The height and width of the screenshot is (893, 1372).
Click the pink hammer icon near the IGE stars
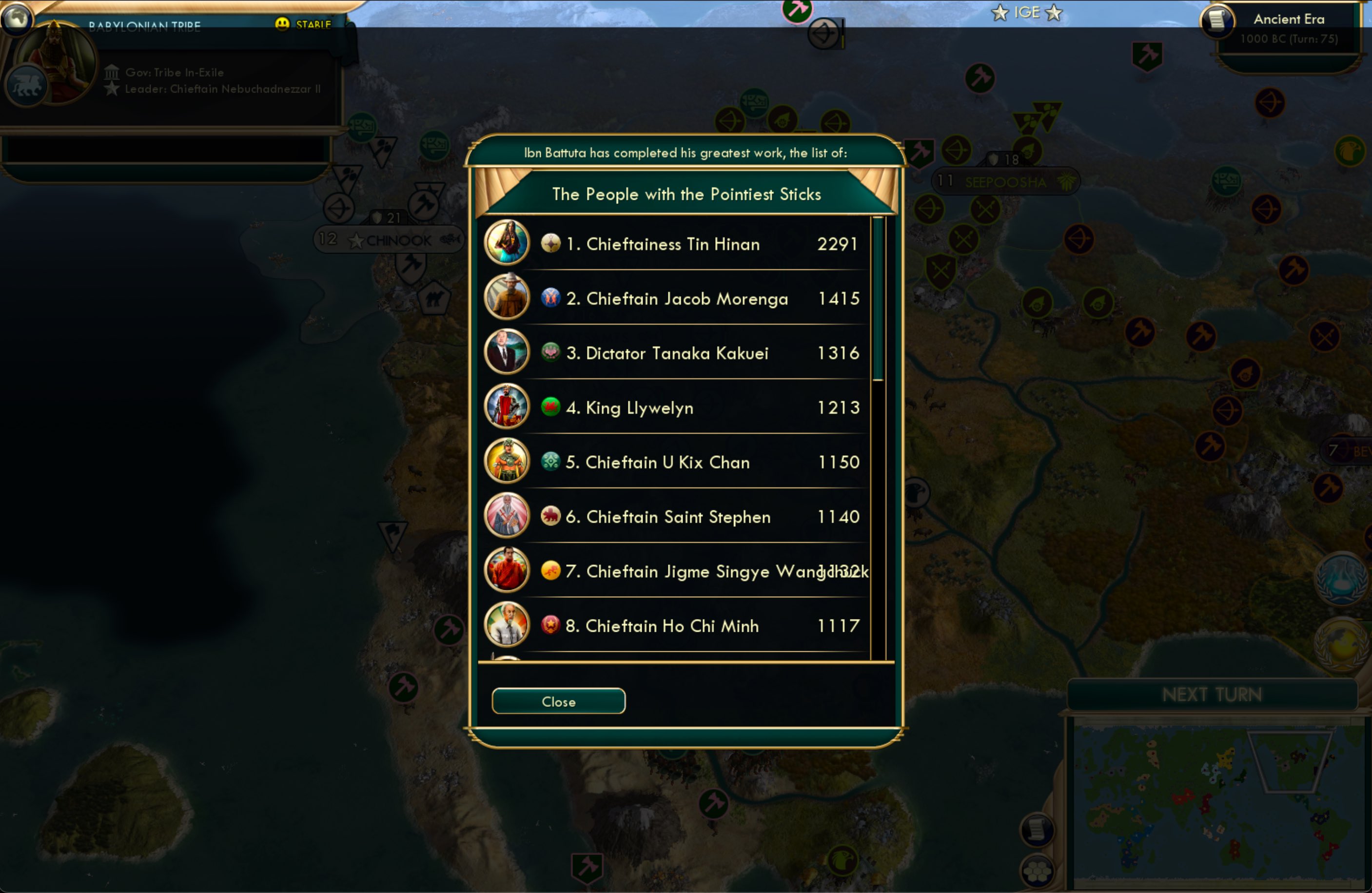[x=798, y=10]
